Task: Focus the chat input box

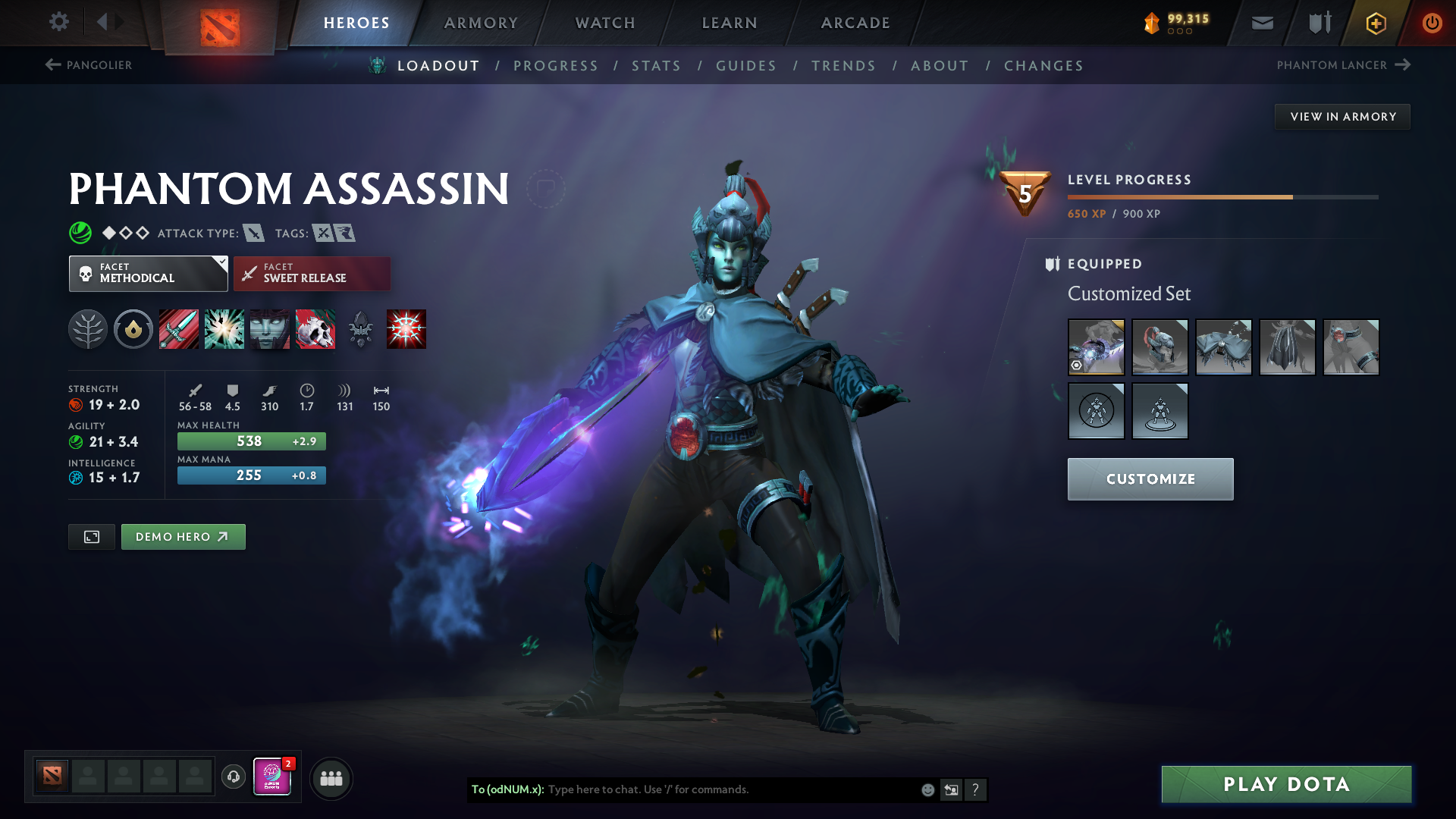Action: point(728,789)
